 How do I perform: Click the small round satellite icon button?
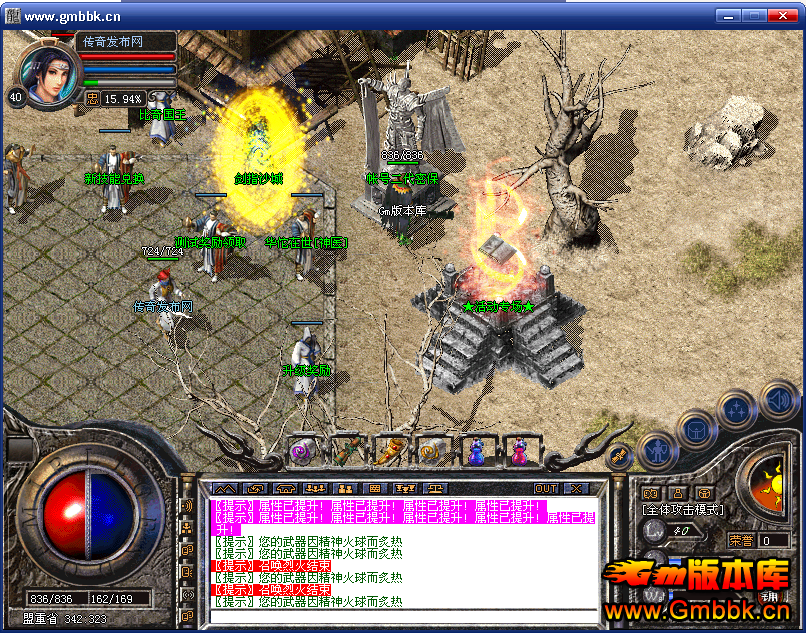pyautogui.click(x=618, y=455)
